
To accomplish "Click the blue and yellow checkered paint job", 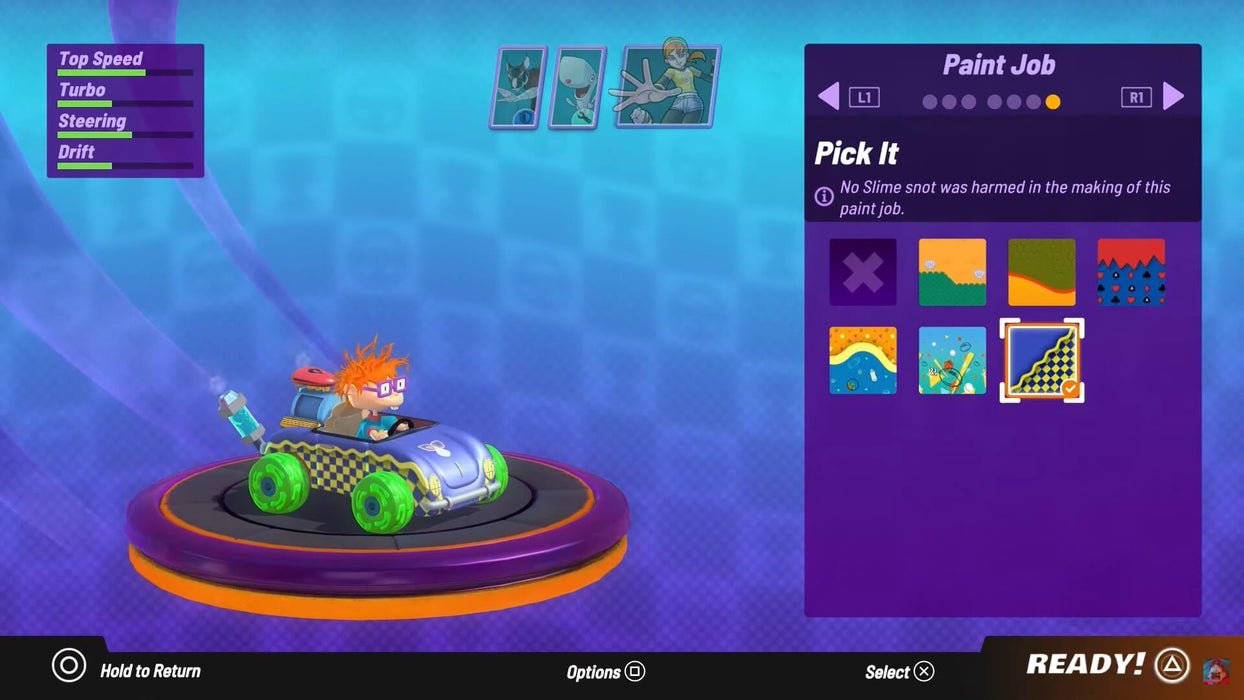I will (1041, 360).
